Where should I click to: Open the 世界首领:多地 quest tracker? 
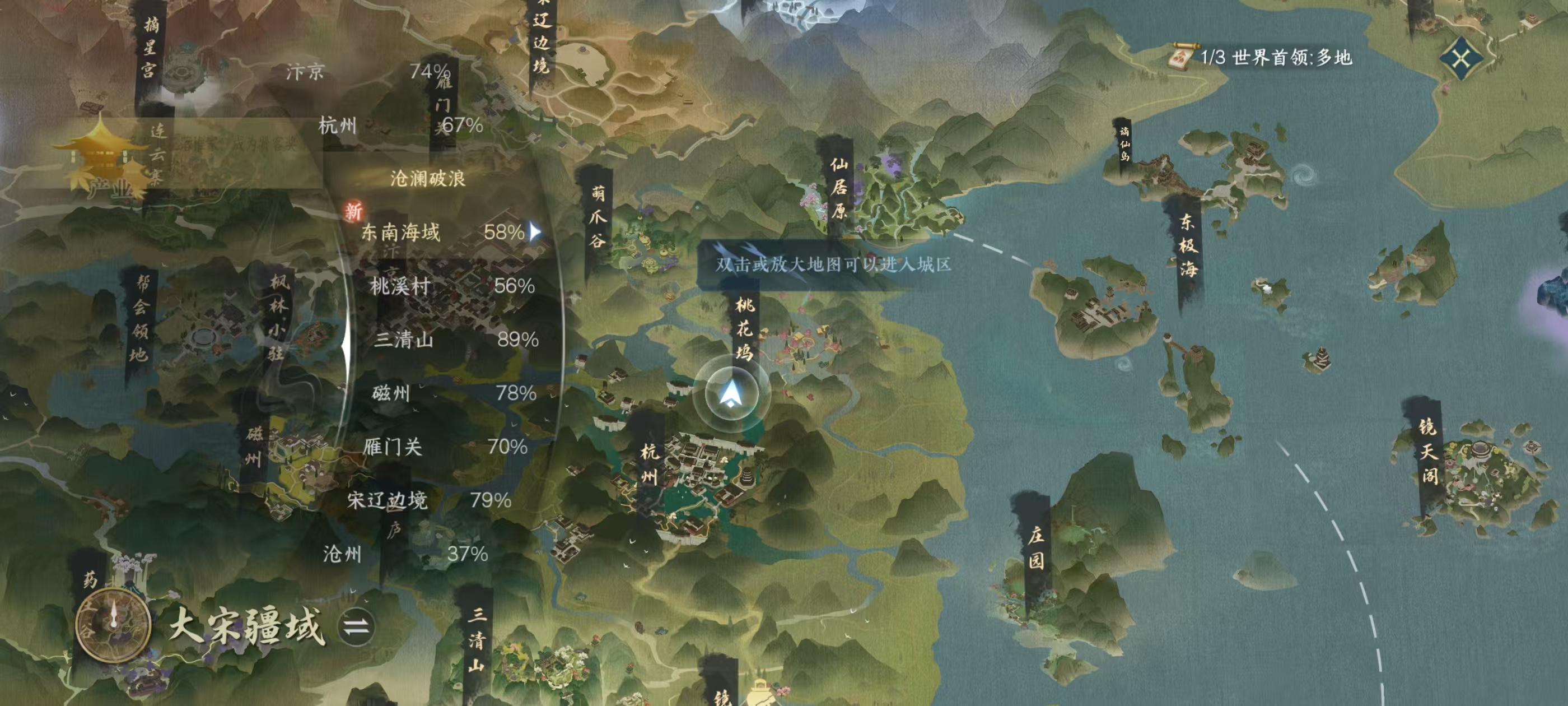pos(1262,58)
